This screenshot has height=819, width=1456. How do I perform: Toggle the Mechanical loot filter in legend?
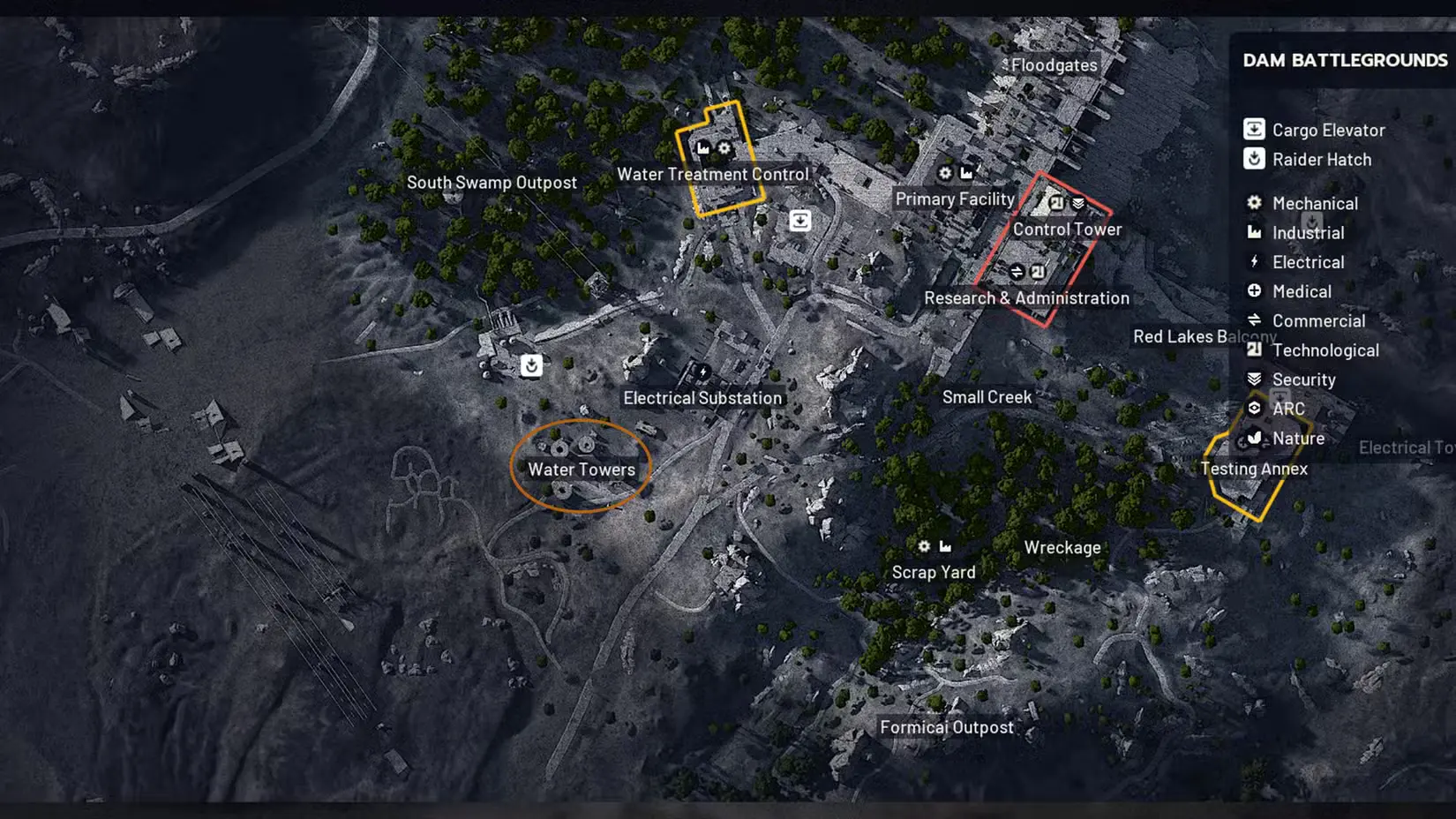point(1302,203)
